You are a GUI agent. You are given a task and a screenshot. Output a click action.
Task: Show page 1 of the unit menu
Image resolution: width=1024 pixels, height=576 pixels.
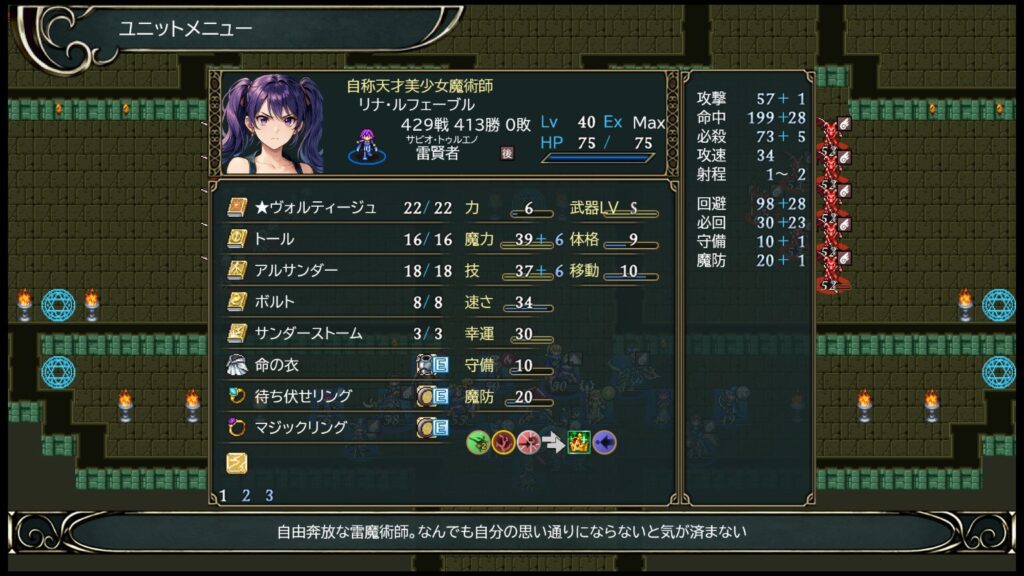(x=223, y=495)
